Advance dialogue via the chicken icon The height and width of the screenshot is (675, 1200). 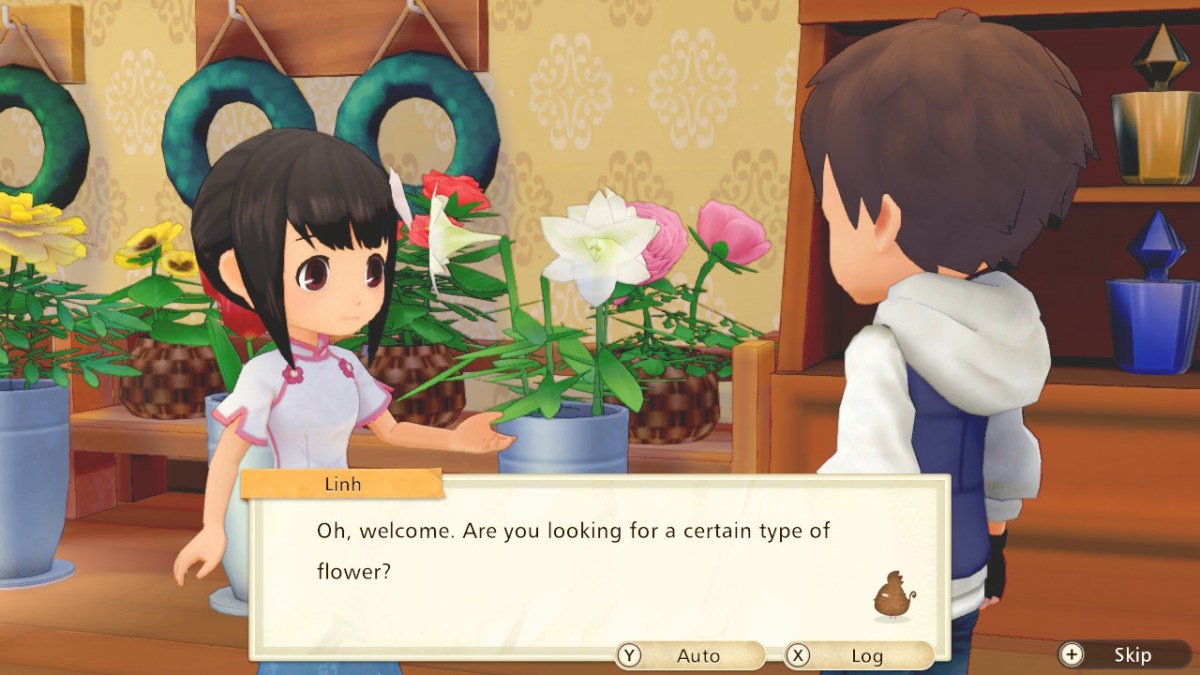894,597
